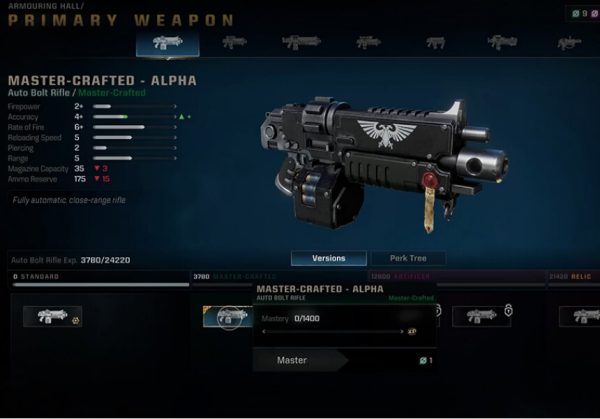
Task: Select the highlighted Auto Bolt Rifle weapon tab
Action: click(166, 42)
